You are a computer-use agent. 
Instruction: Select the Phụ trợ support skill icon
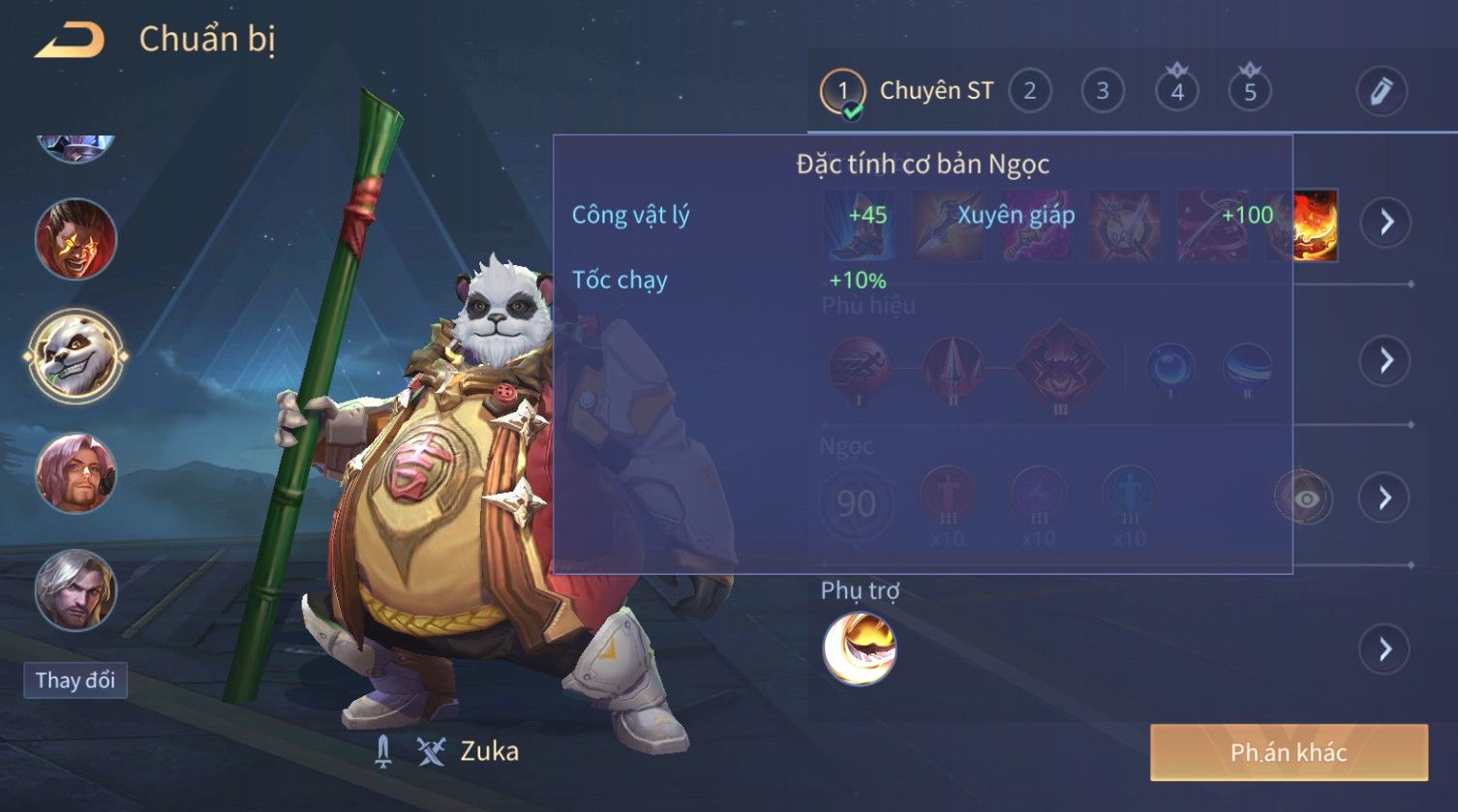[x=859, y=648]
